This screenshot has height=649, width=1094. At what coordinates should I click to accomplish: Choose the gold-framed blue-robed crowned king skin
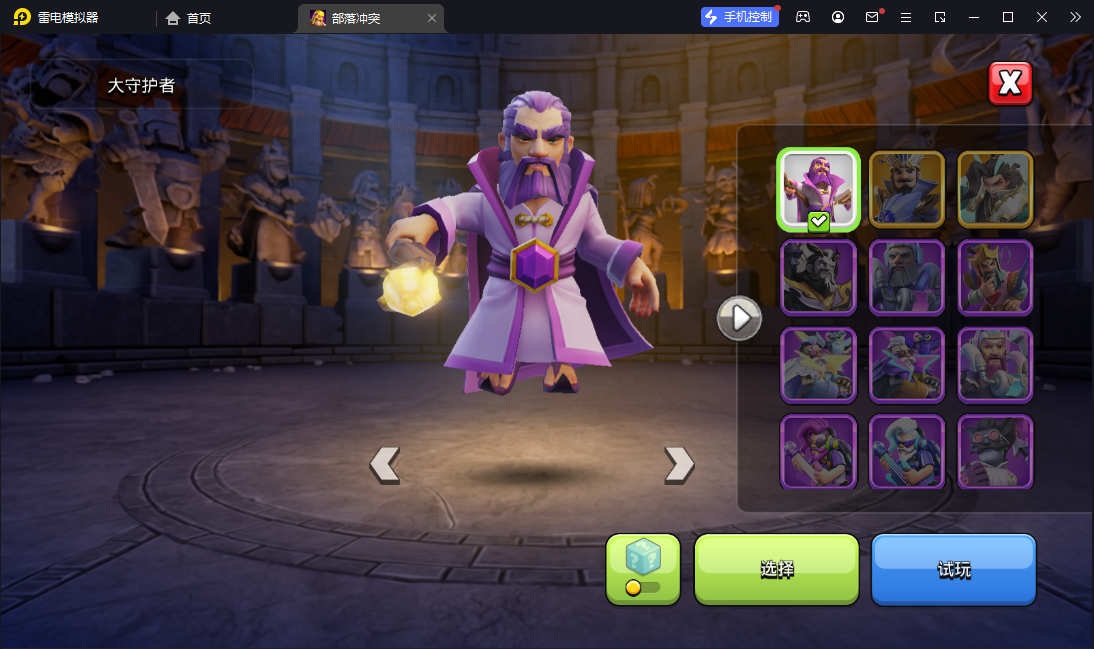(907, 190)
